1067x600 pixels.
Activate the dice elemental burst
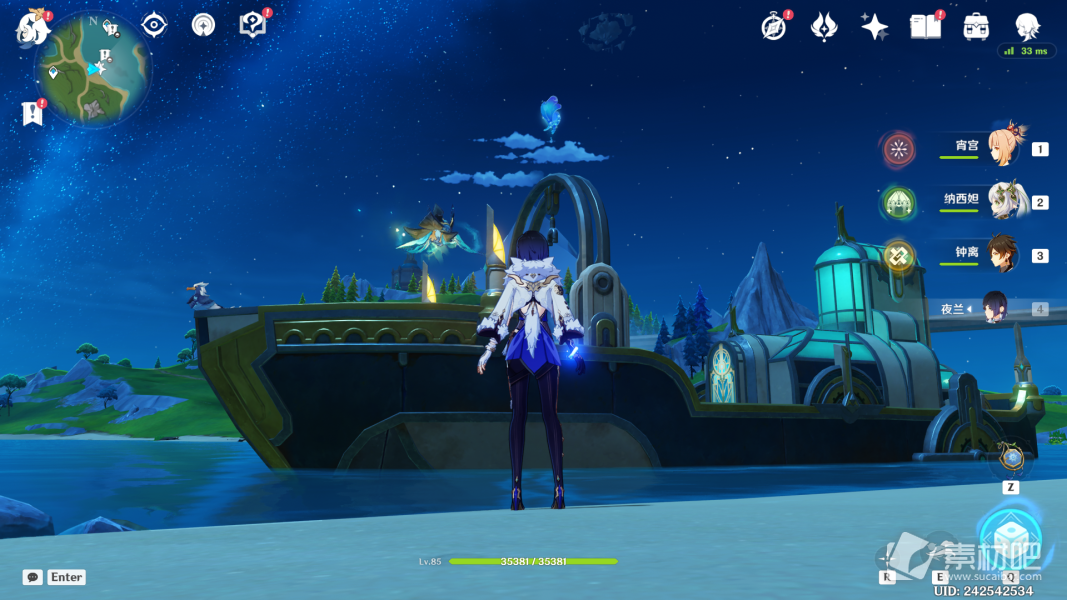pos(1009,538)
